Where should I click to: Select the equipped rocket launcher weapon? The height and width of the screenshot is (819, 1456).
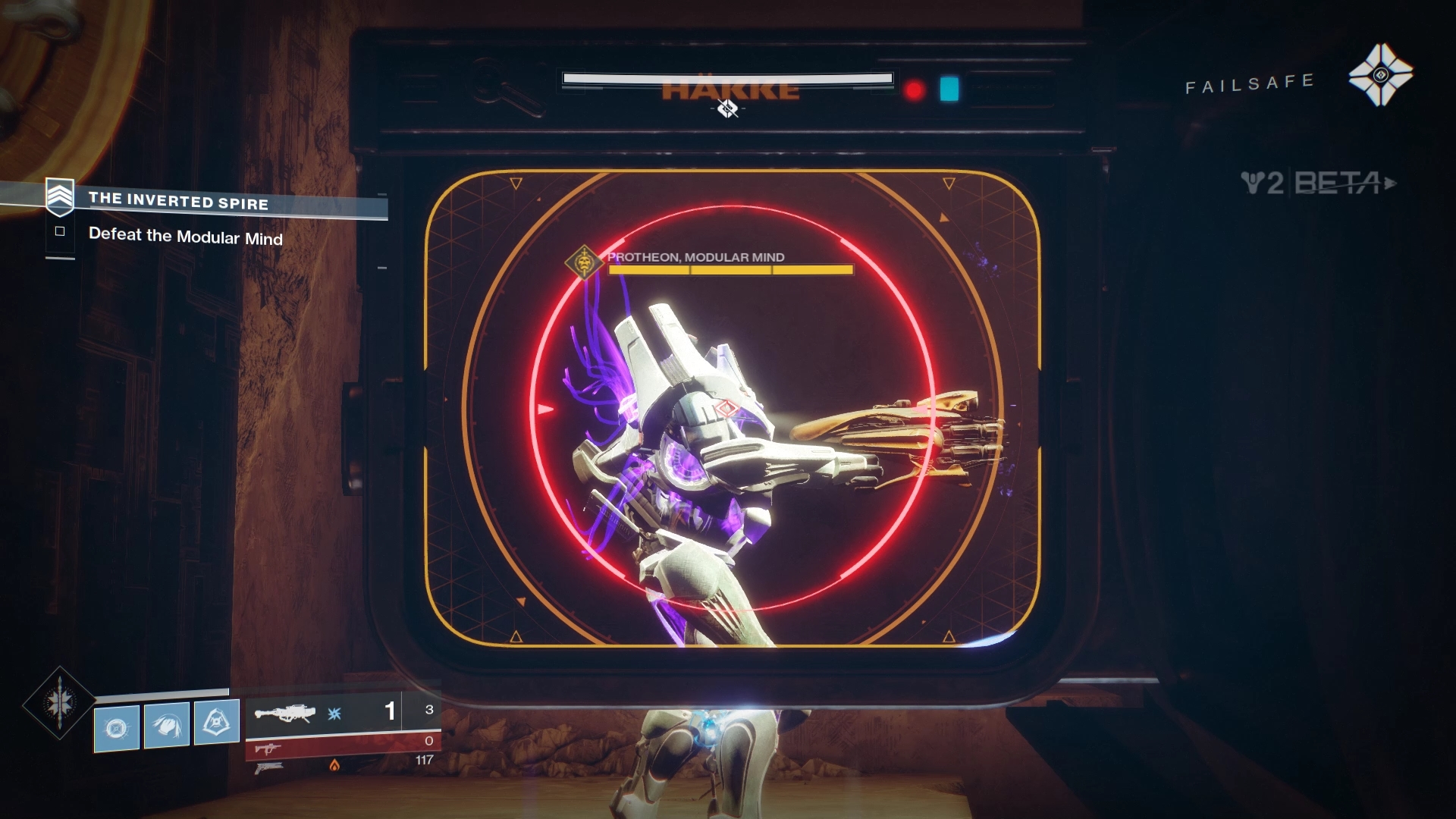point(285,714)
